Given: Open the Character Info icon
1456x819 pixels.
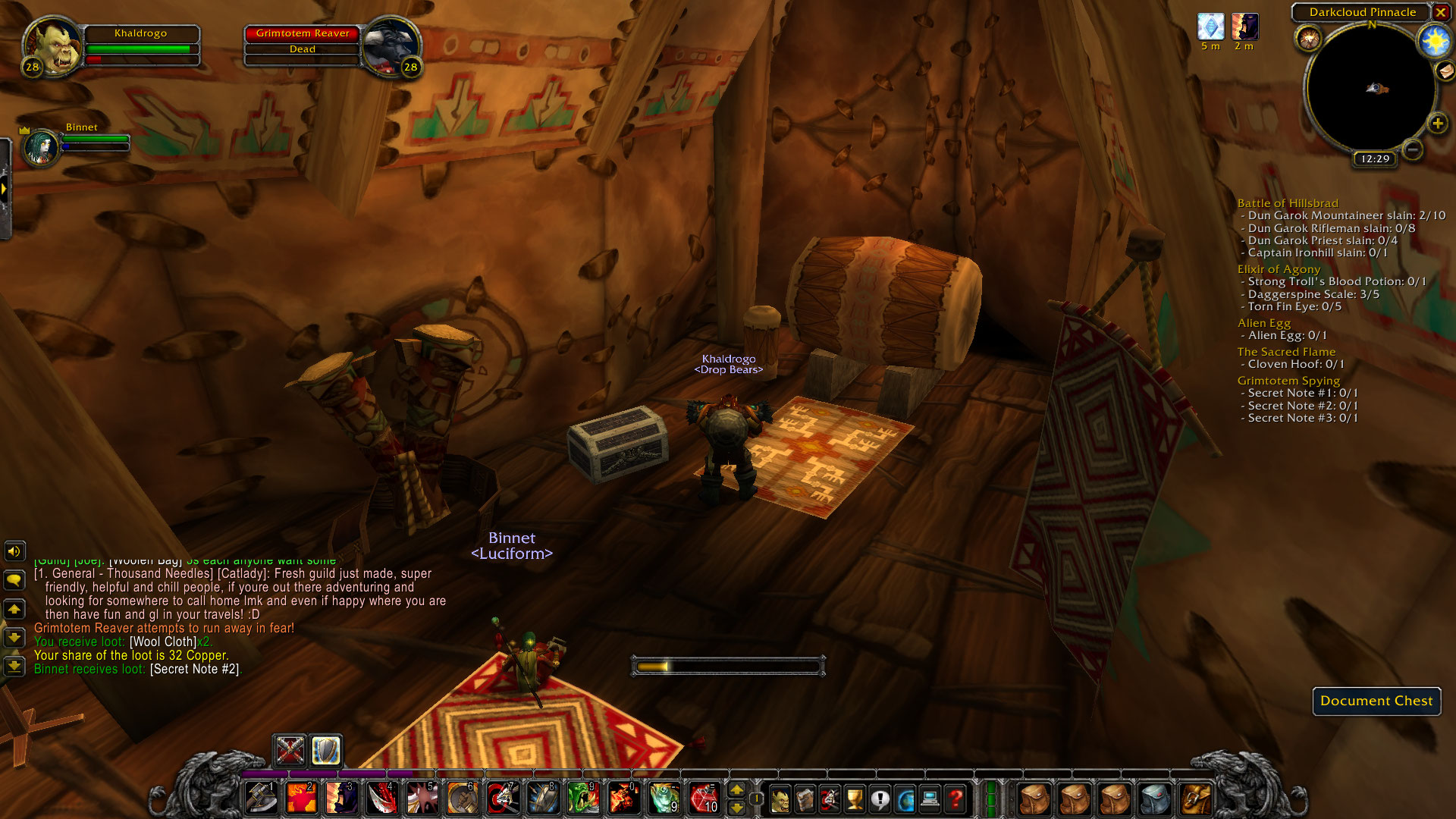Looking at the screenshot, I should [x=780, y=798].
